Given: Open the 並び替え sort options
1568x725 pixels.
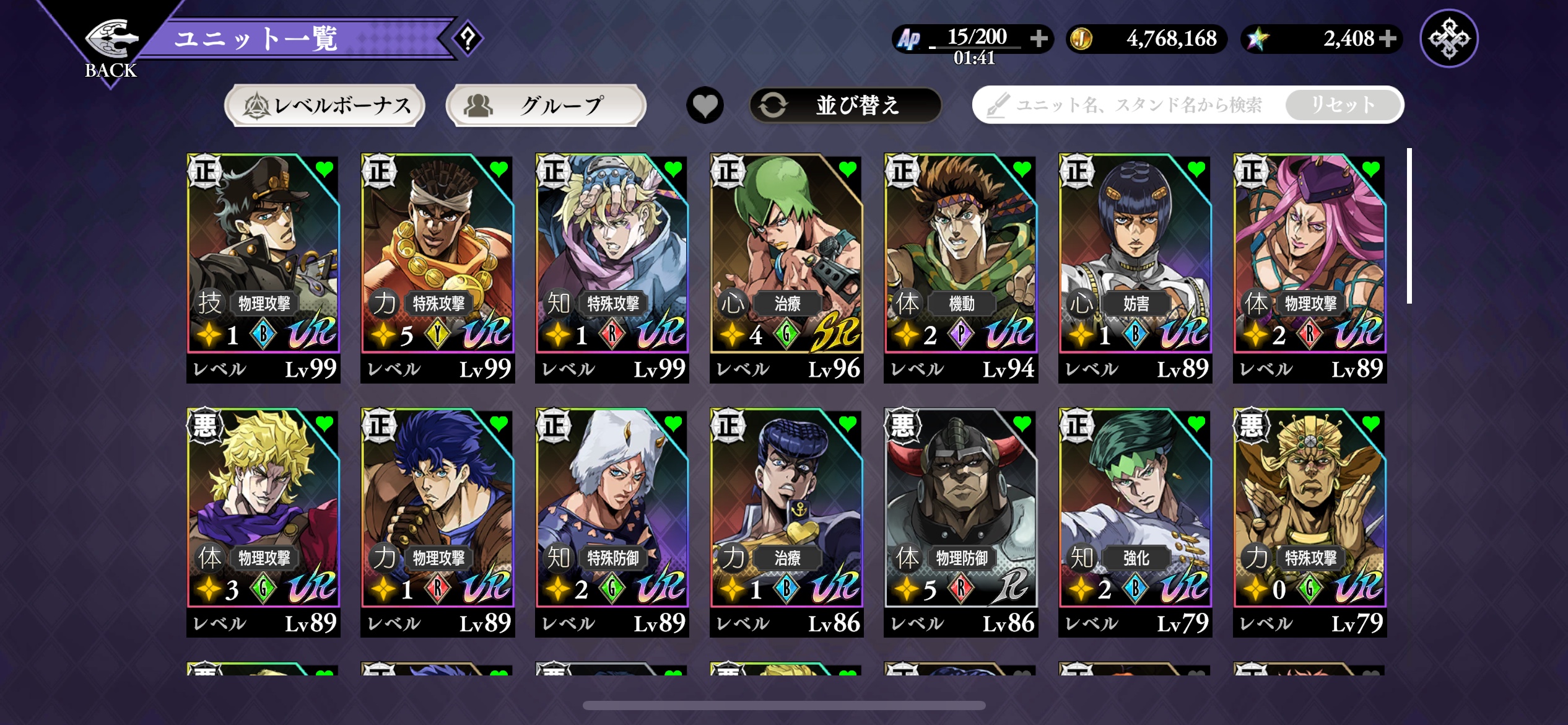Looking at the screenshot, I should (x=845, y=105).
